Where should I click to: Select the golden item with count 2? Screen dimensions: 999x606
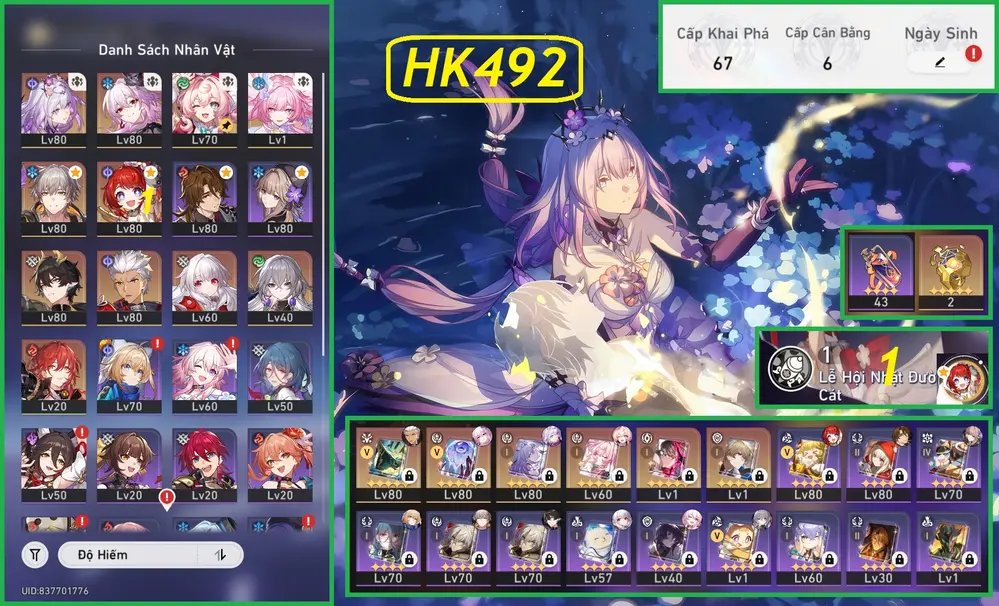coord(951,270)
